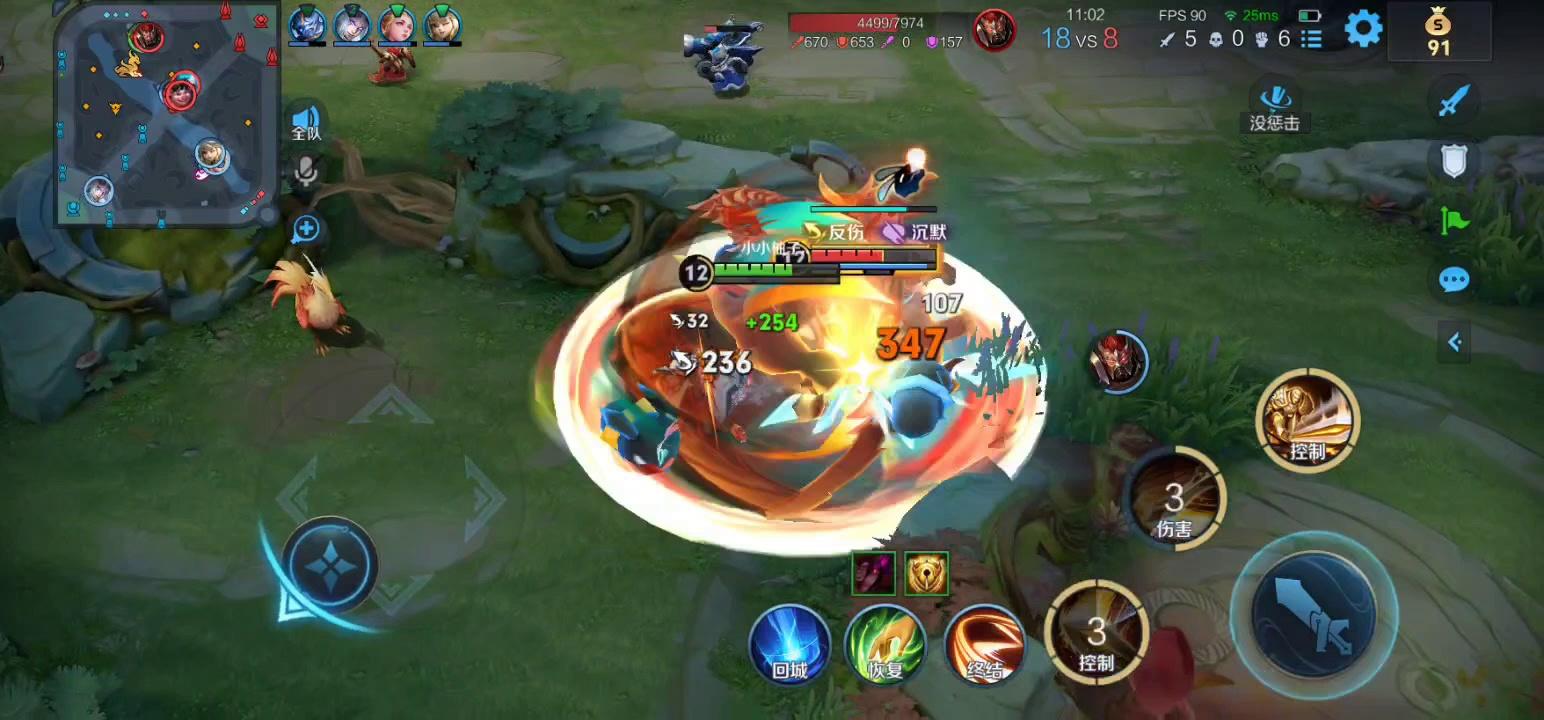Cast the golden 控制 ultimate ability

coord(1307,419)
